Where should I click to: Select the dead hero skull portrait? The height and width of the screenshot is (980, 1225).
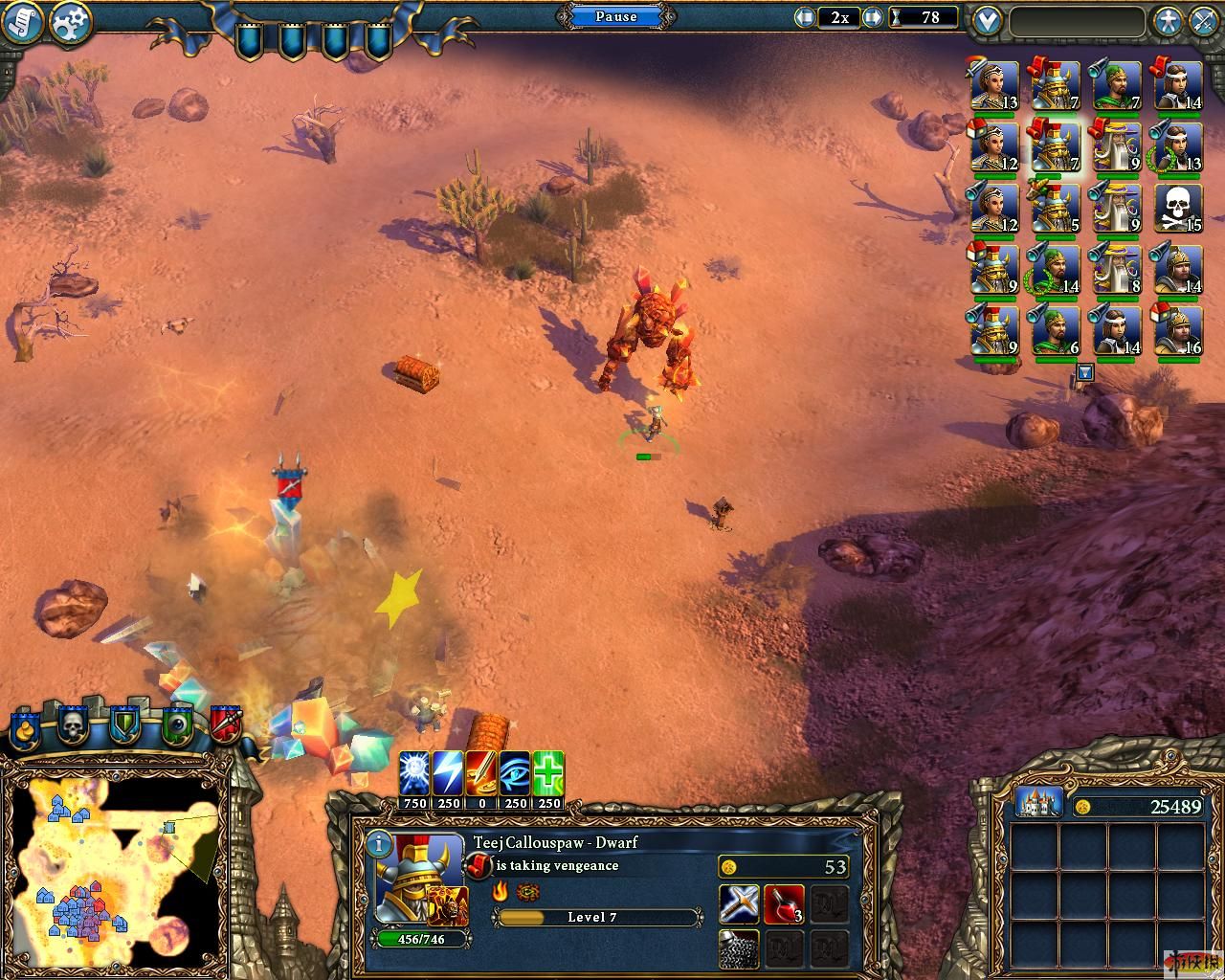[1178, 208]
